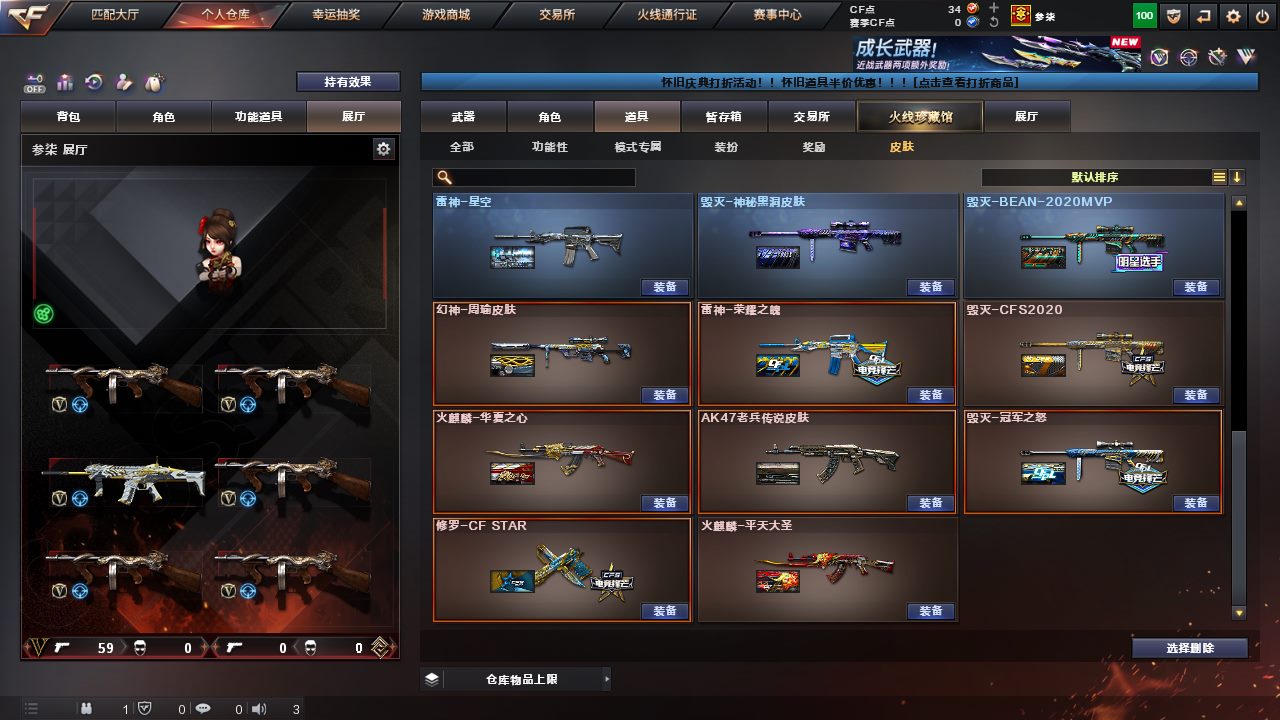Switch to the 背包 backpack tab
This screenshot has width=1280, height=720.
tap(69, 117)
